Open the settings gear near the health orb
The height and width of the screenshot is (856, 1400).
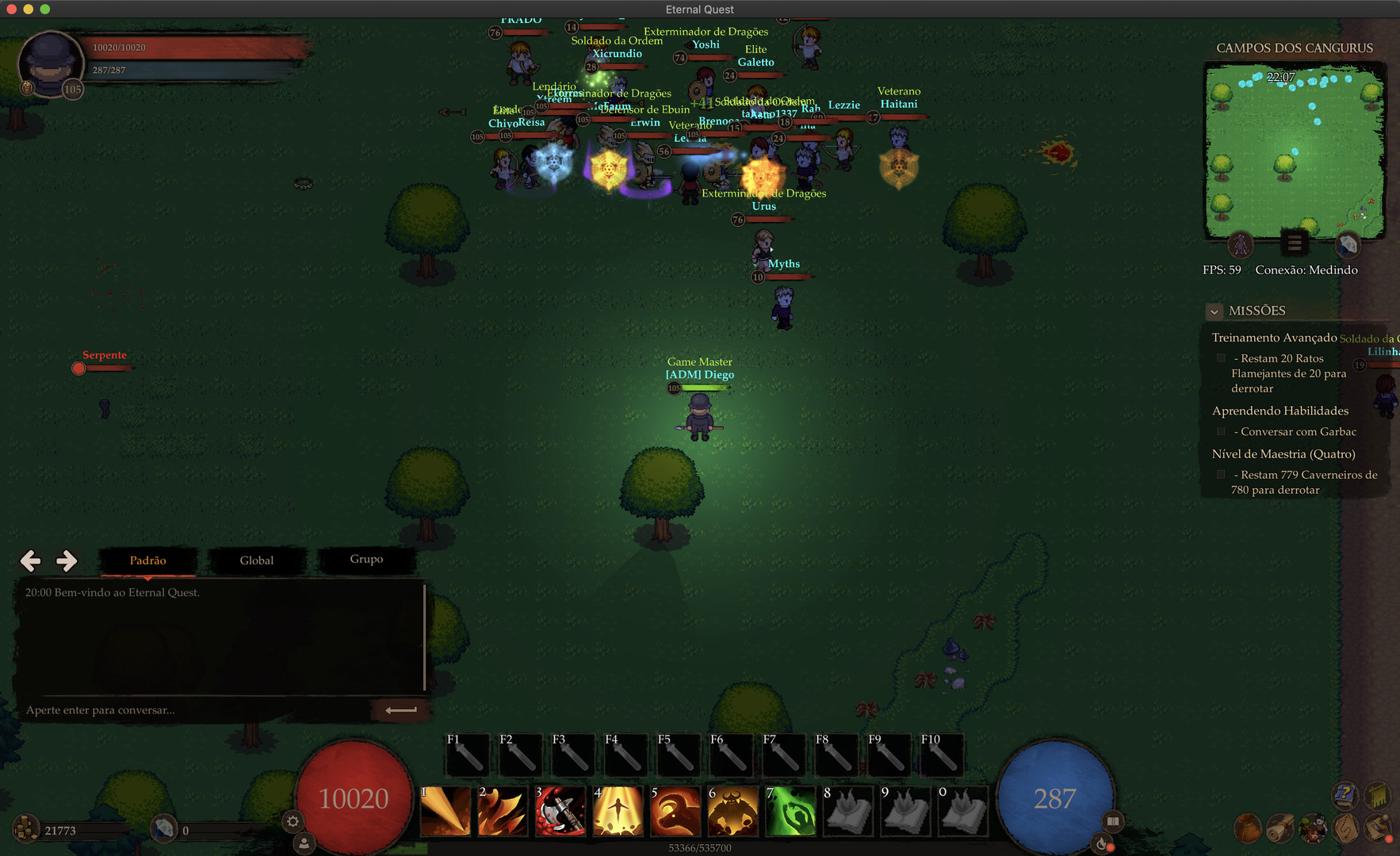tap(293, 822)
